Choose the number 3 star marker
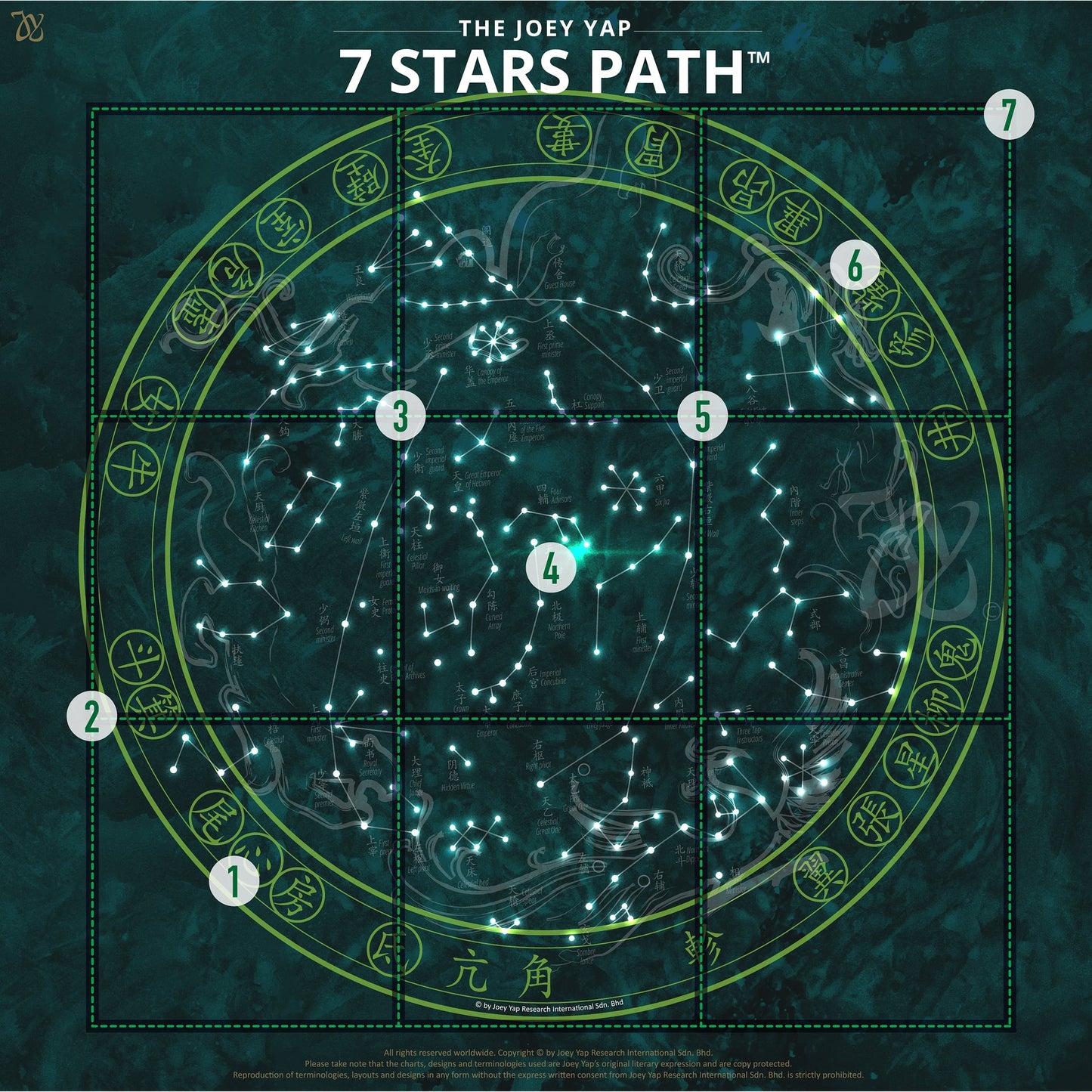The height and width of the screenshot is (1092, 1092). click(x=401, y=416)
